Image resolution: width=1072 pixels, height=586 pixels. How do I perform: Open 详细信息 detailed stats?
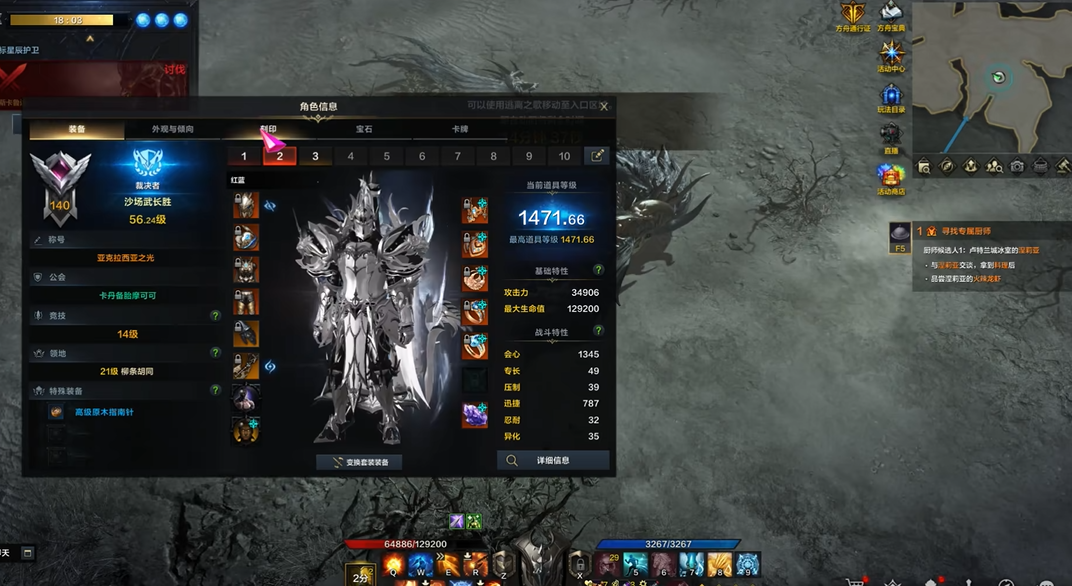(x=553, y=461)
